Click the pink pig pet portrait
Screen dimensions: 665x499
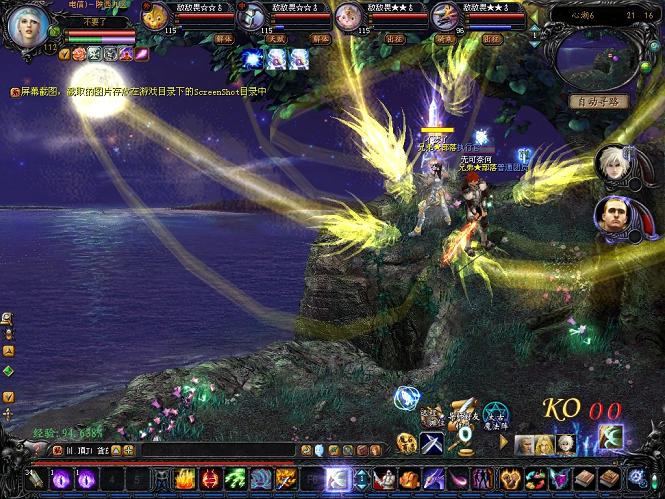click(x=349, y=15)
